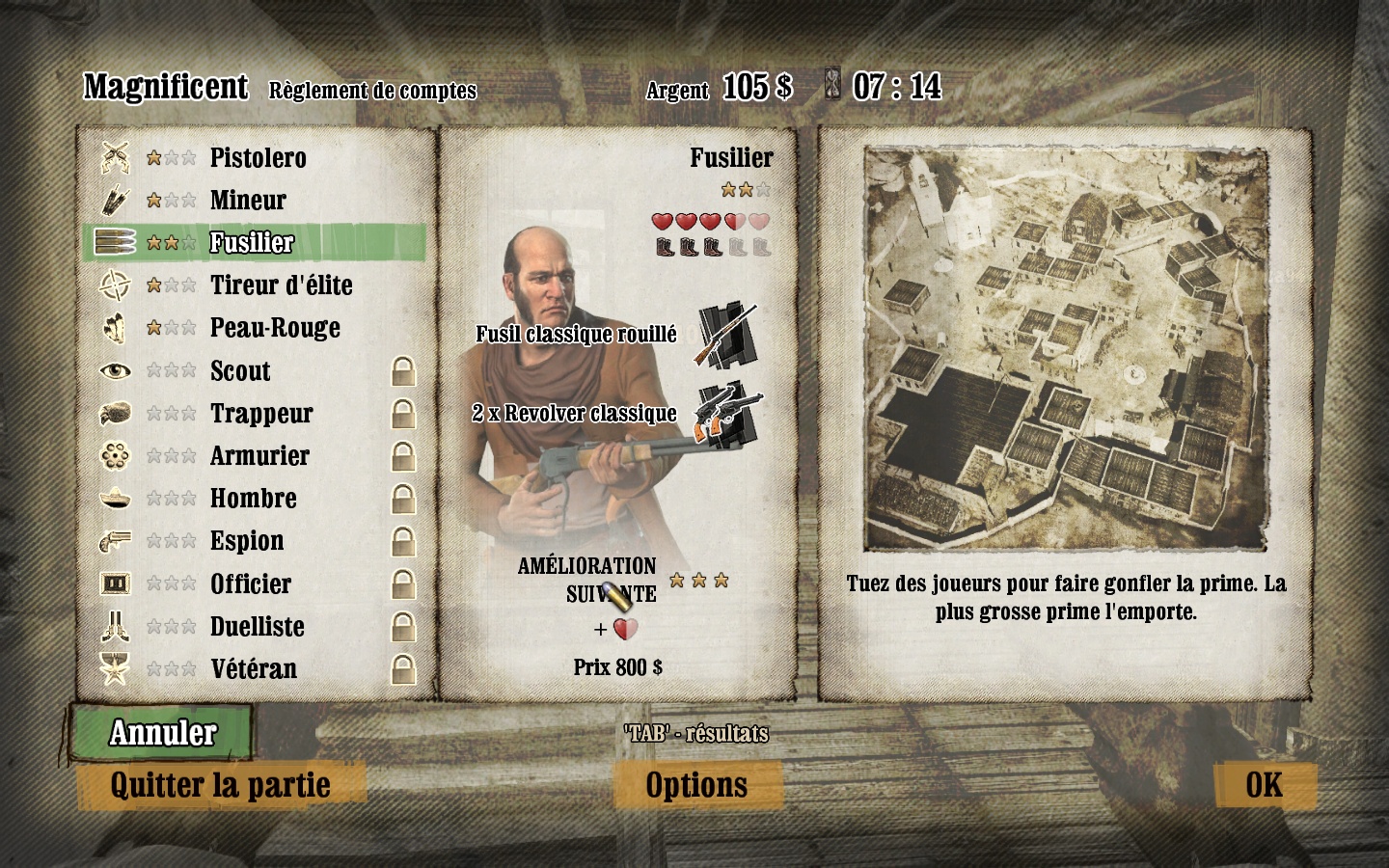Screen dimensions: 1389x868
Task: Click the locked Officier class
Action: point(251,583)
